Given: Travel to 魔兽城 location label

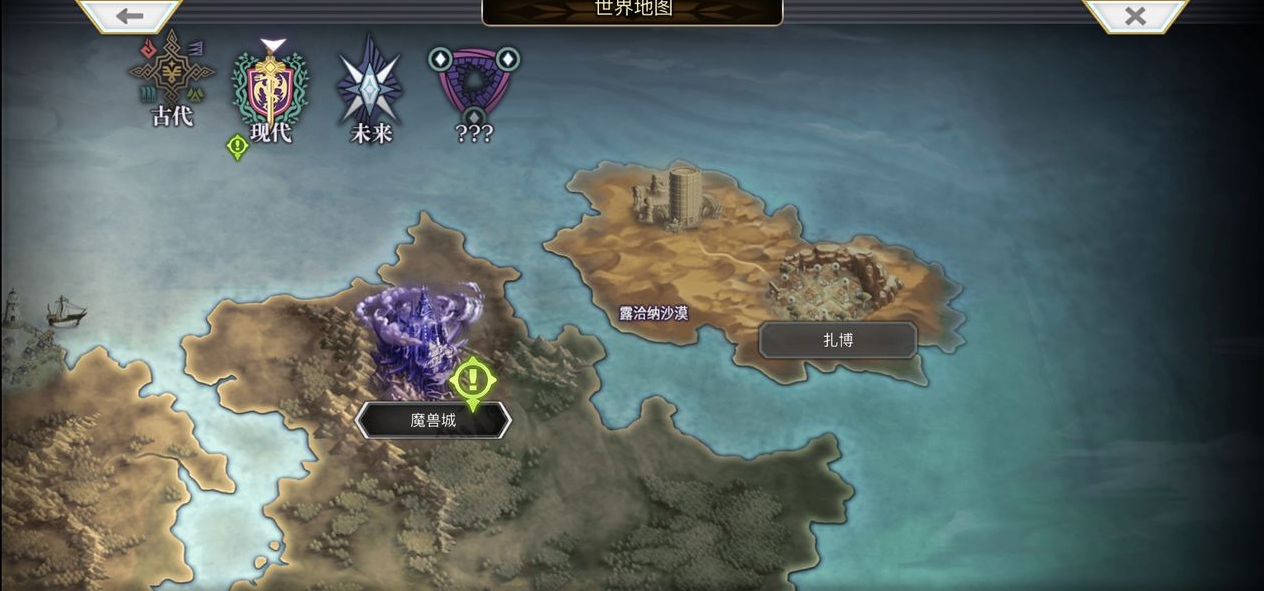Looking at the screenshot, I should point(433,420).
